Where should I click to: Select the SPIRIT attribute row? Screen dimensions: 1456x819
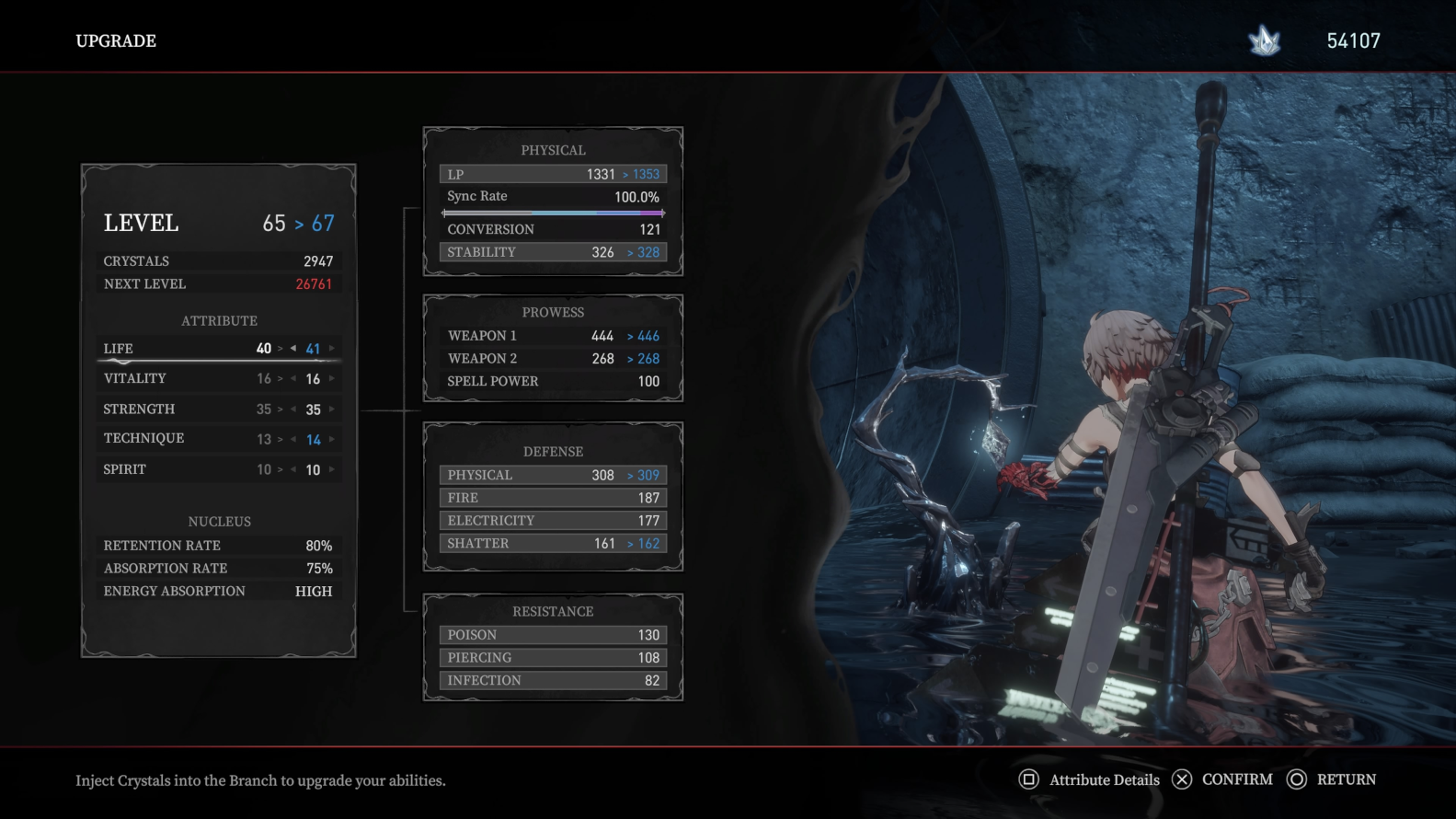pyautogui.click(x=125, y=469)
